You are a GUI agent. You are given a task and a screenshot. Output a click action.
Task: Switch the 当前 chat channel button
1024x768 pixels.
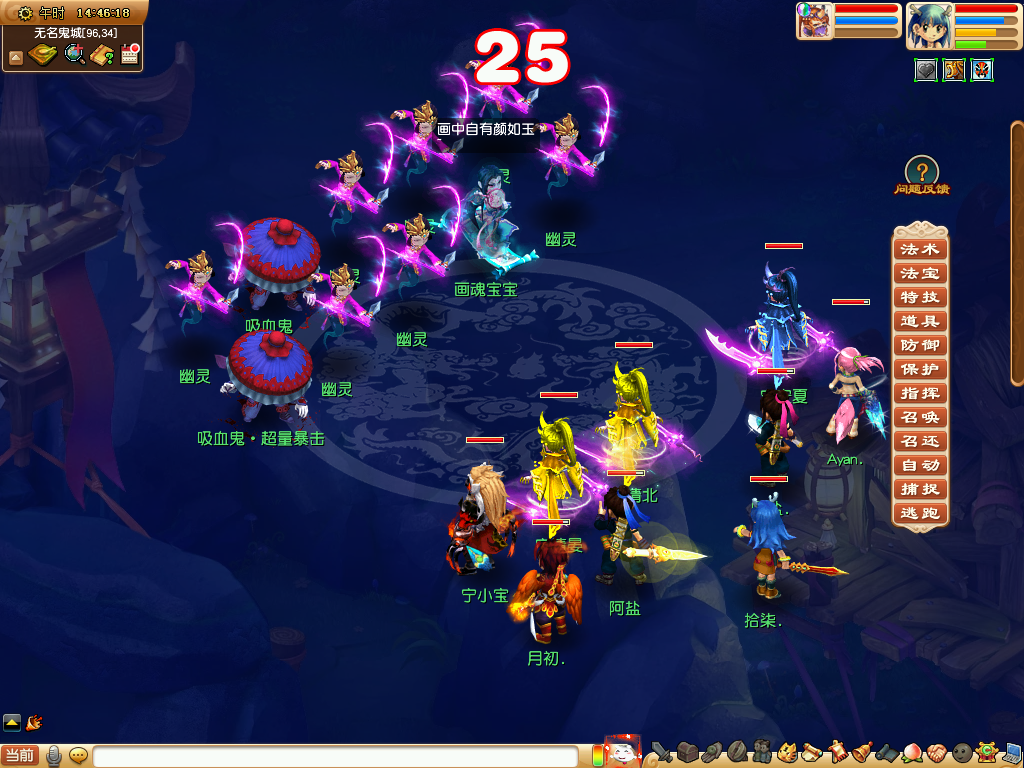pos(19,755)
